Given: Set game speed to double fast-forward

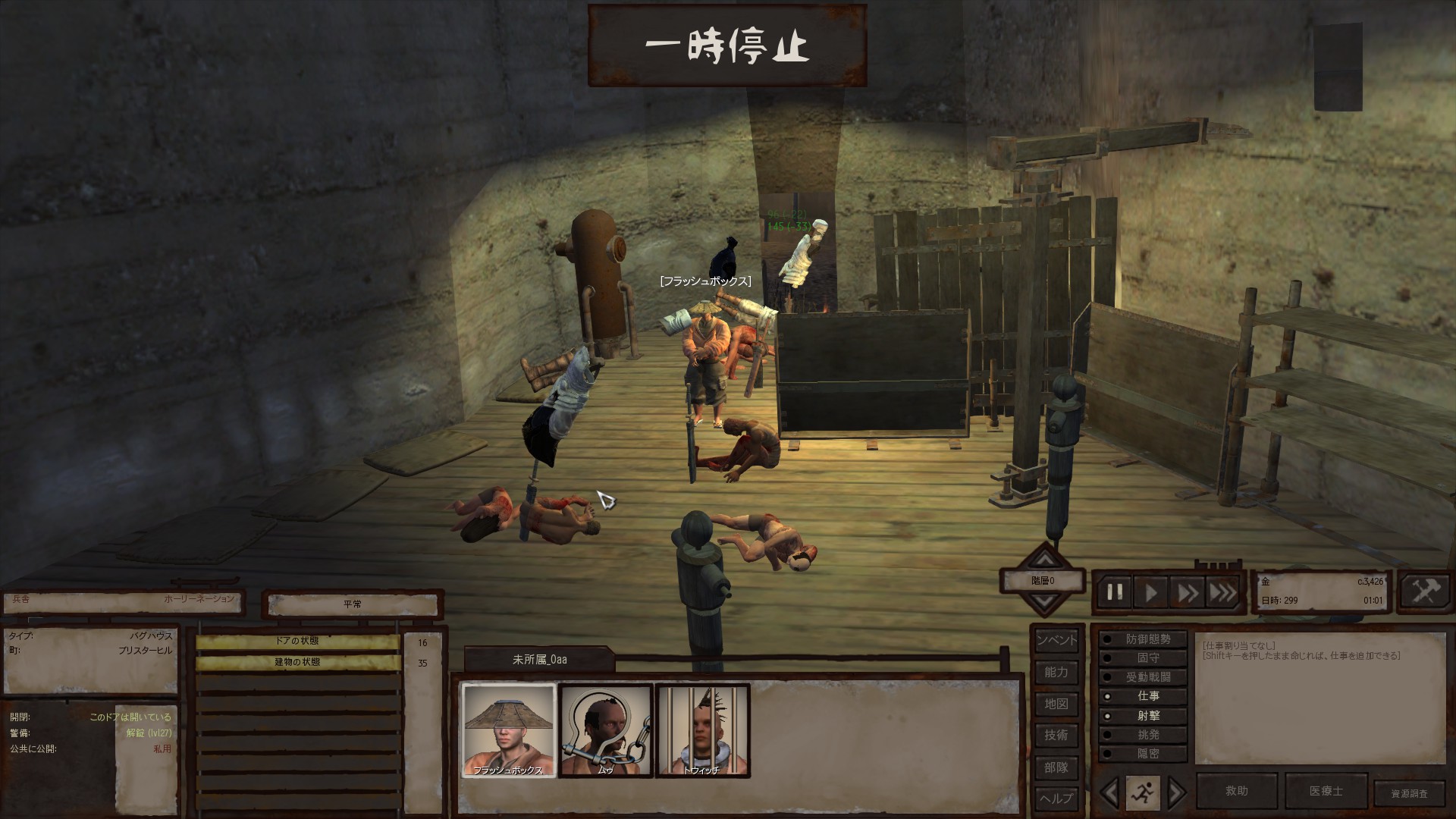Looking at the screenshot, I should tap(1187, 592).
